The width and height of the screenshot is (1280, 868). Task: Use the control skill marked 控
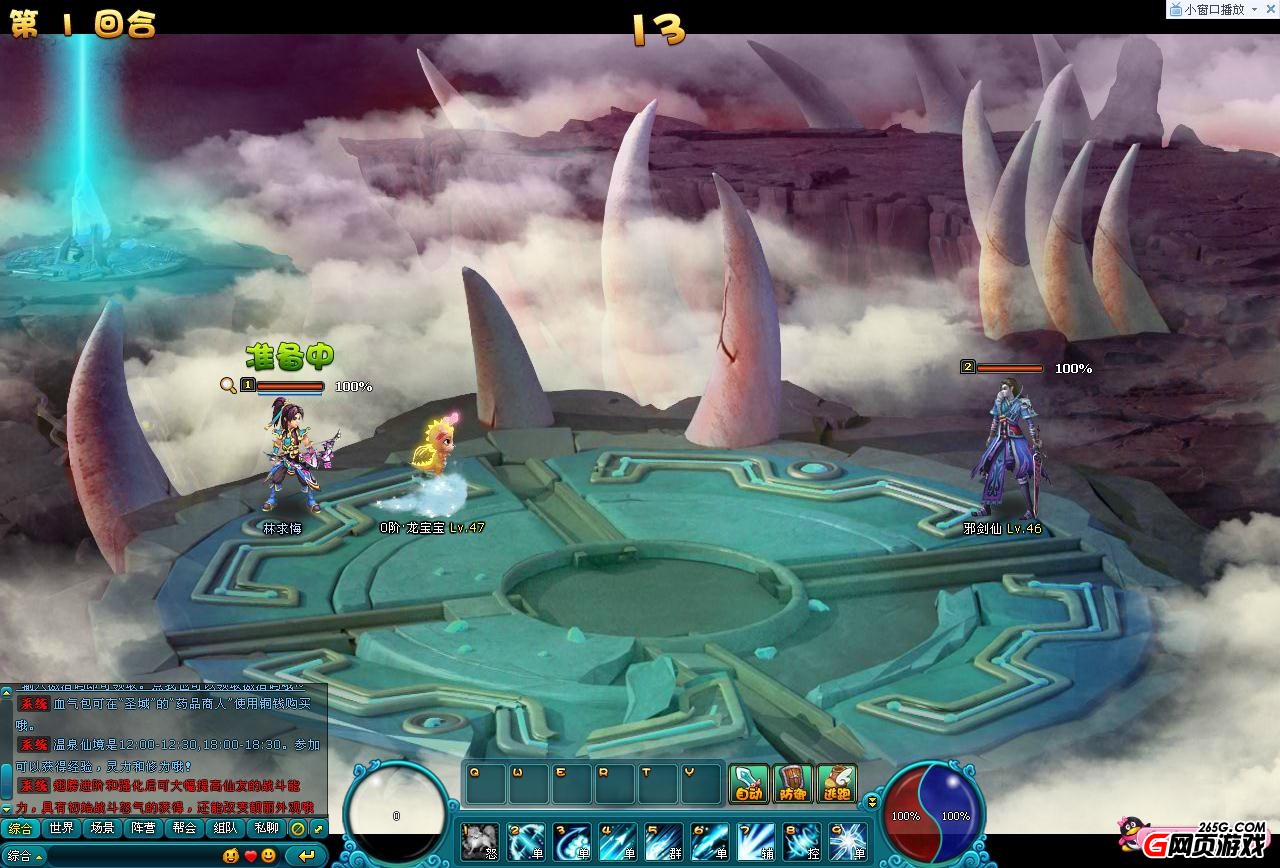coord(802,842)
